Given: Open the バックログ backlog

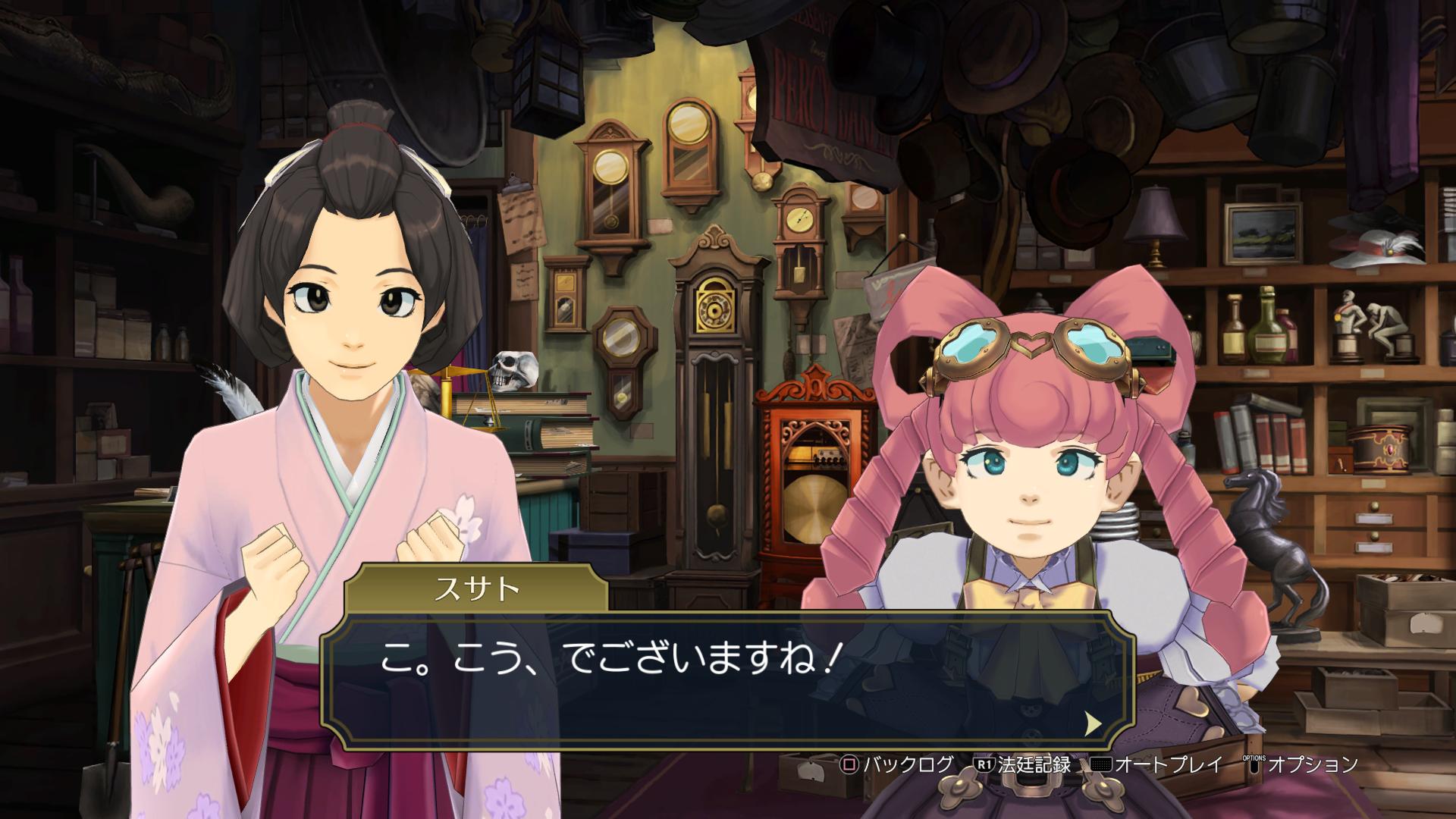Looking at the screenshot, I should coord(896,764).
